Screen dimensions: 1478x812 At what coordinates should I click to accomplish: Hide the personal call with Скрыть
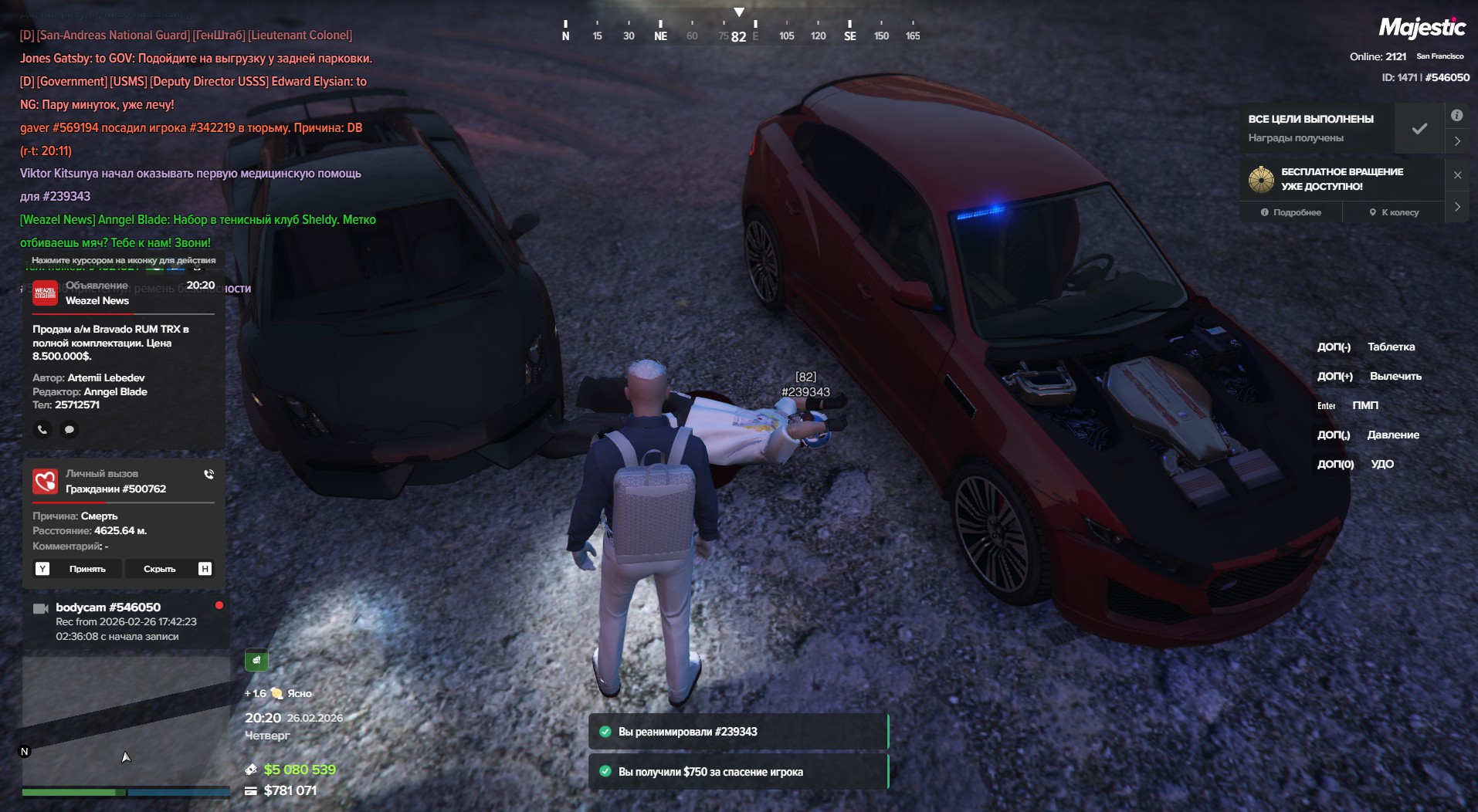[x=159, y=569]
